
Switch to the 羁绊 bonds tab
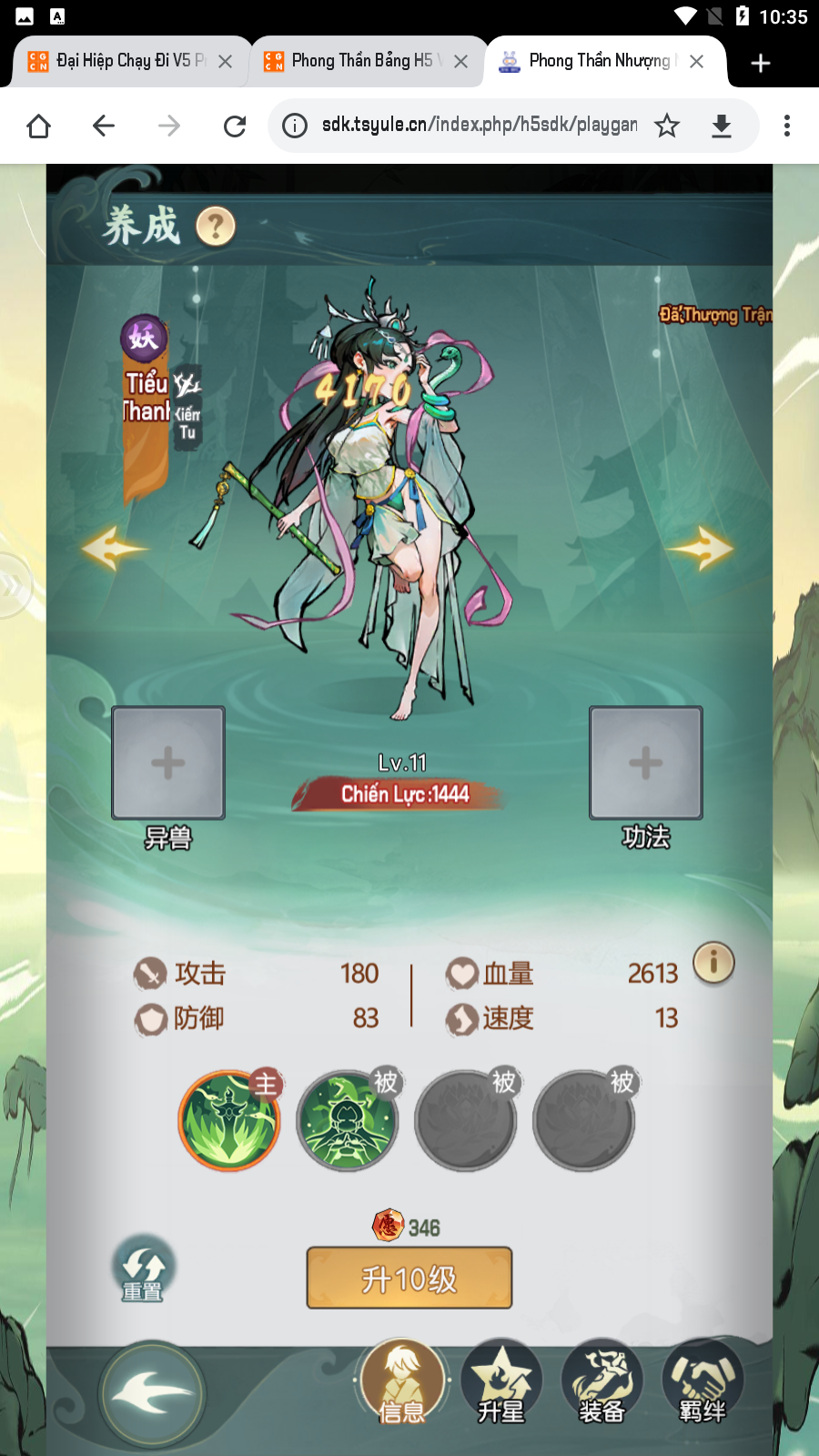tap(702, 1383)
